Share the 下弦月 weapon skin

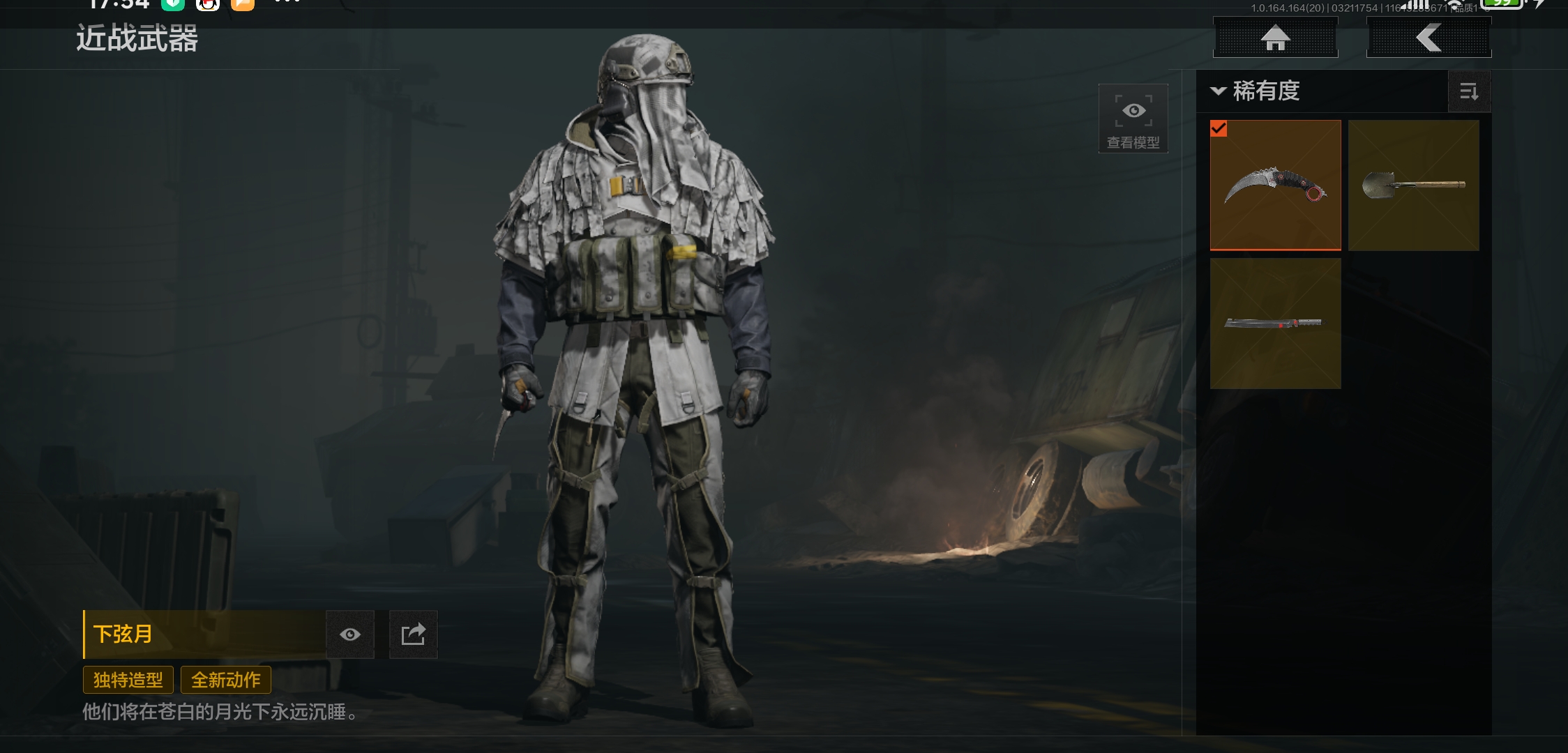click(413, 634)
